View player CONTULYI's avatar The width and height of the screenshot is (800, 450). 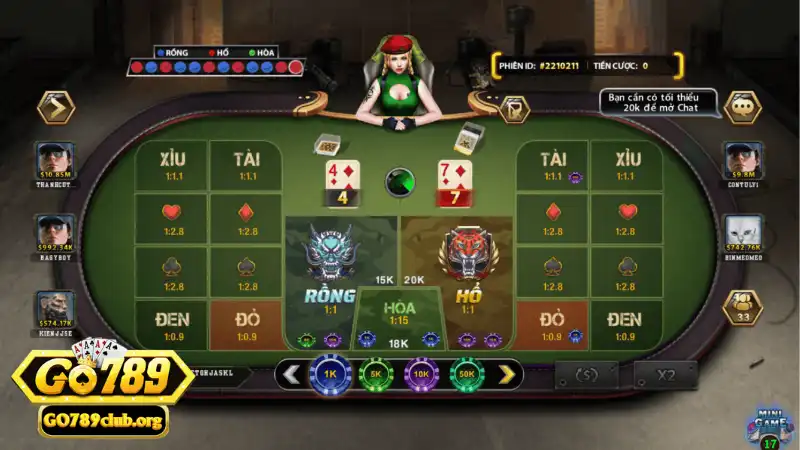743,159
